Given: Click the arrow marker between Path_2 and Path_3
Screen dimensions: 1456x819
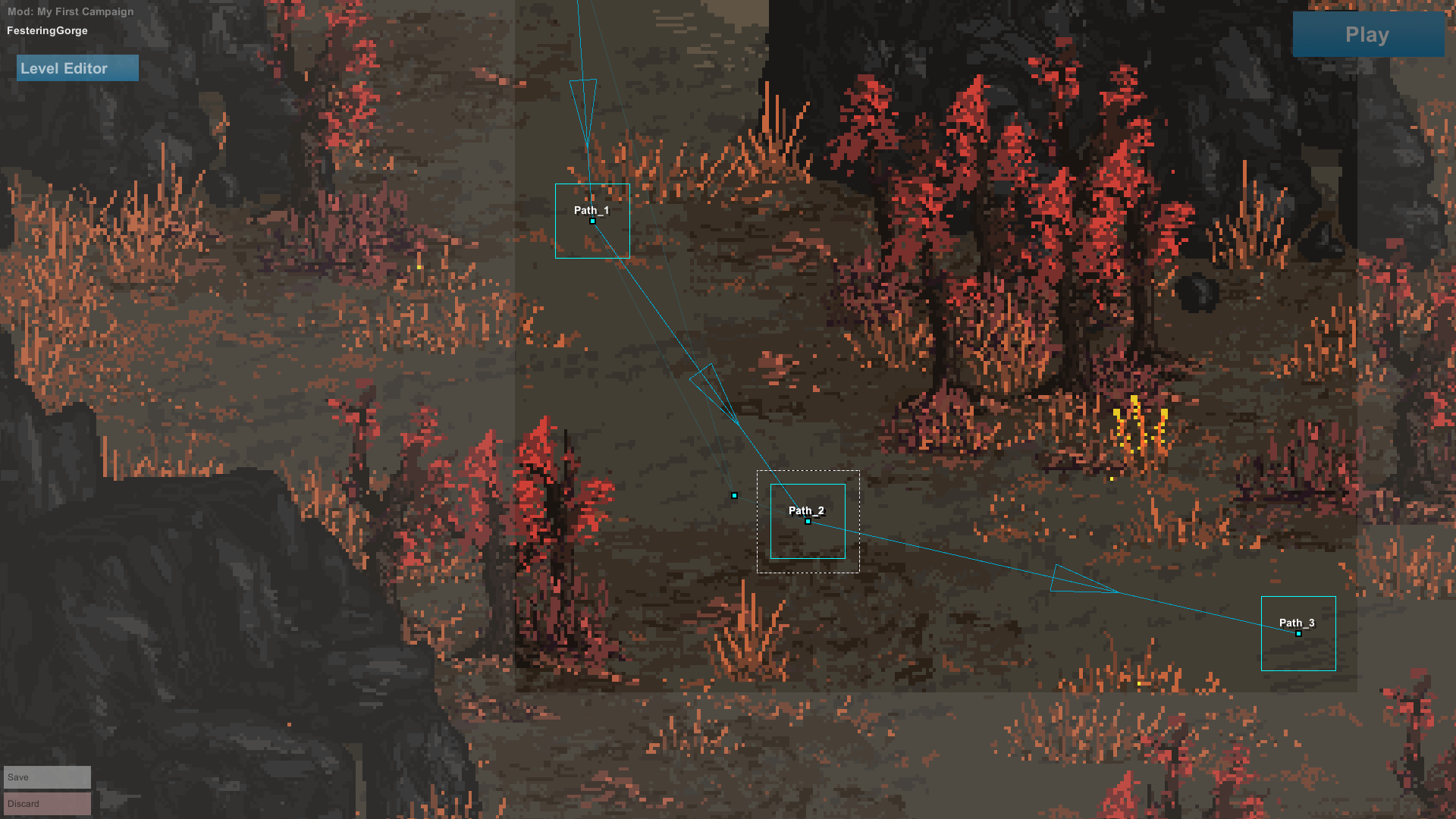Looking at the screenshot, I should pos(1077,584).
